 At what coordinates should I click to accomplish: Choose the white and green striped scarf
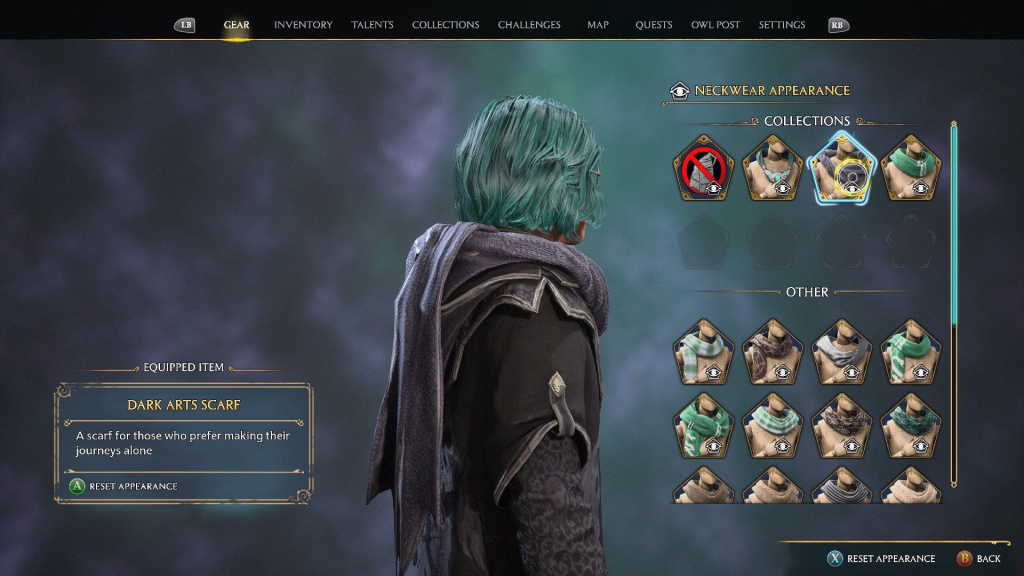pyautogui.click(x=703, y=352)
